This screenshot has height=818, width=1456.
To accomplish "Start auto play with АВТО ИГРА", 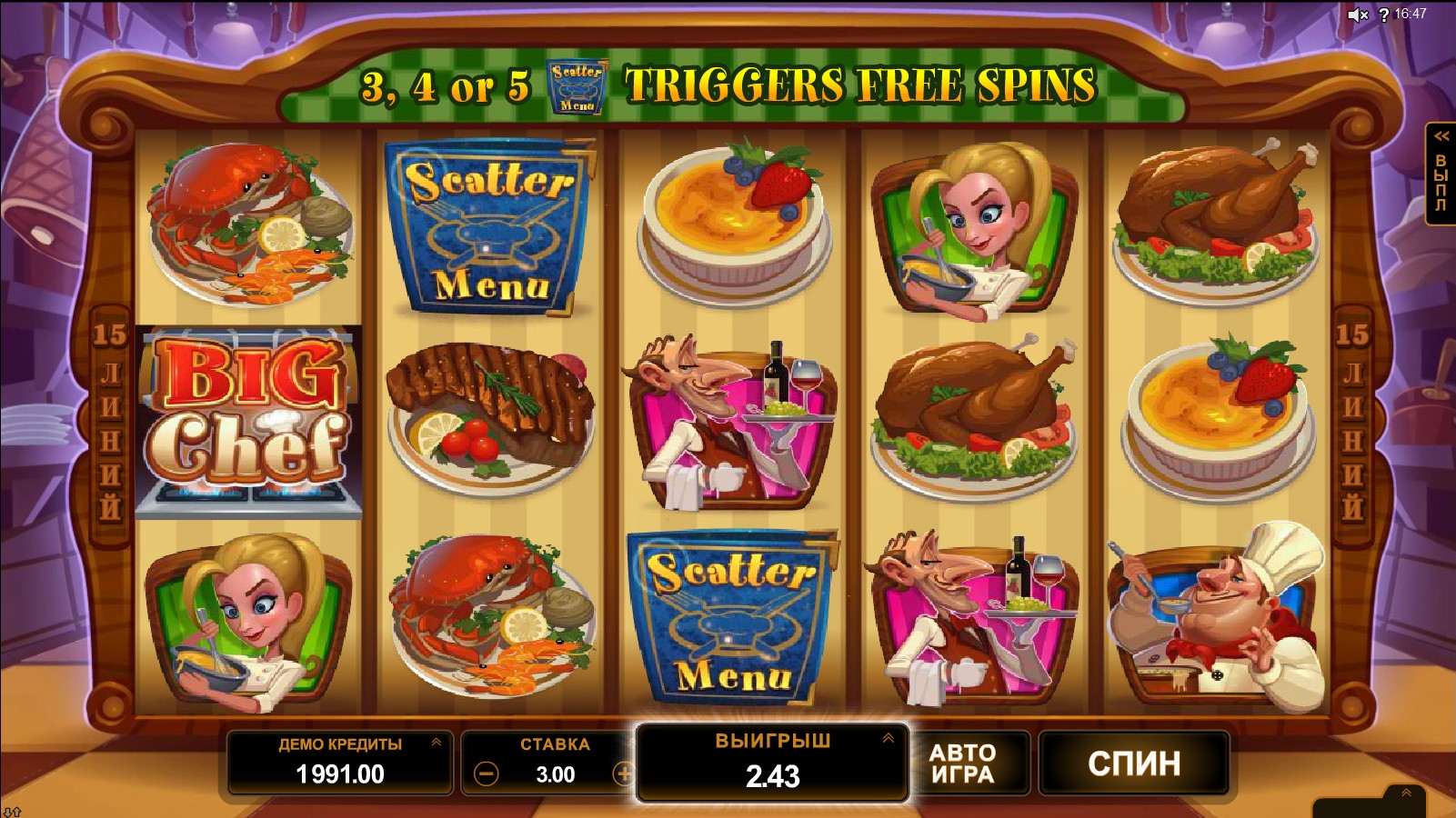I will pyautogui.click(x=962, y=763).
